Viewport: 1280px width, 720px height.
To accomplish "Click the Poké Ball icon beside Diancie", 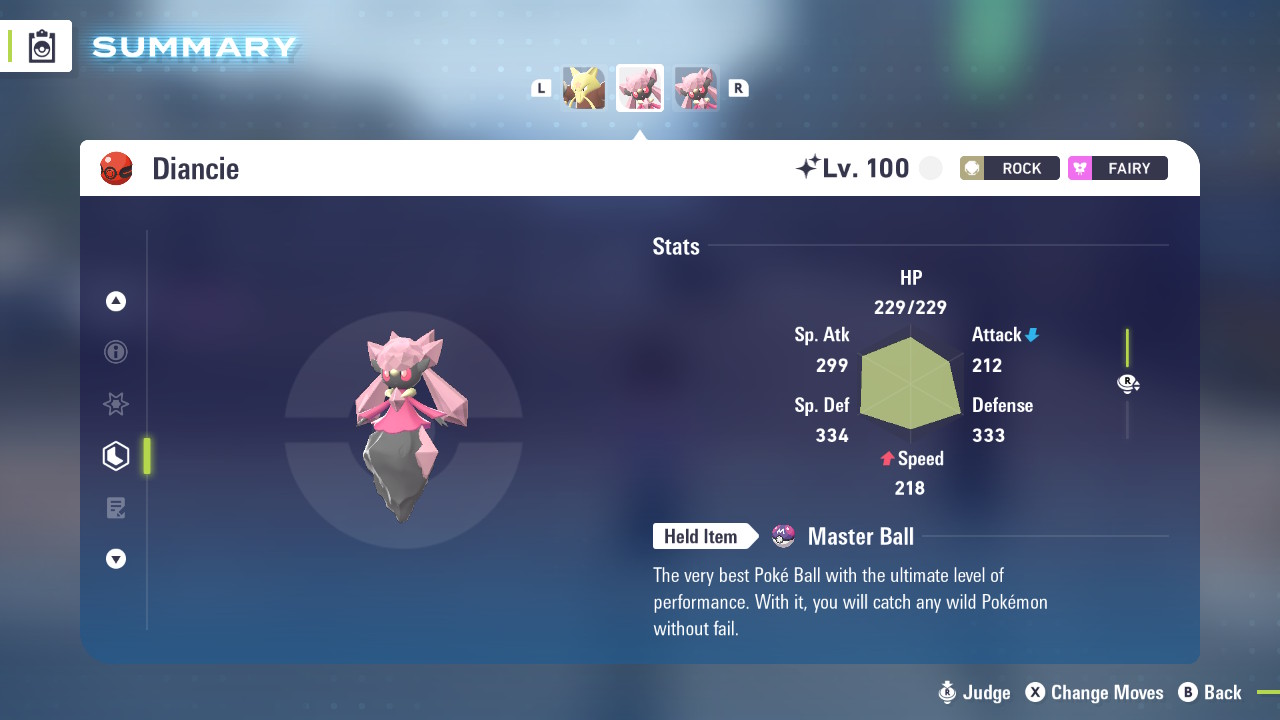I will [x=117, y=168].
